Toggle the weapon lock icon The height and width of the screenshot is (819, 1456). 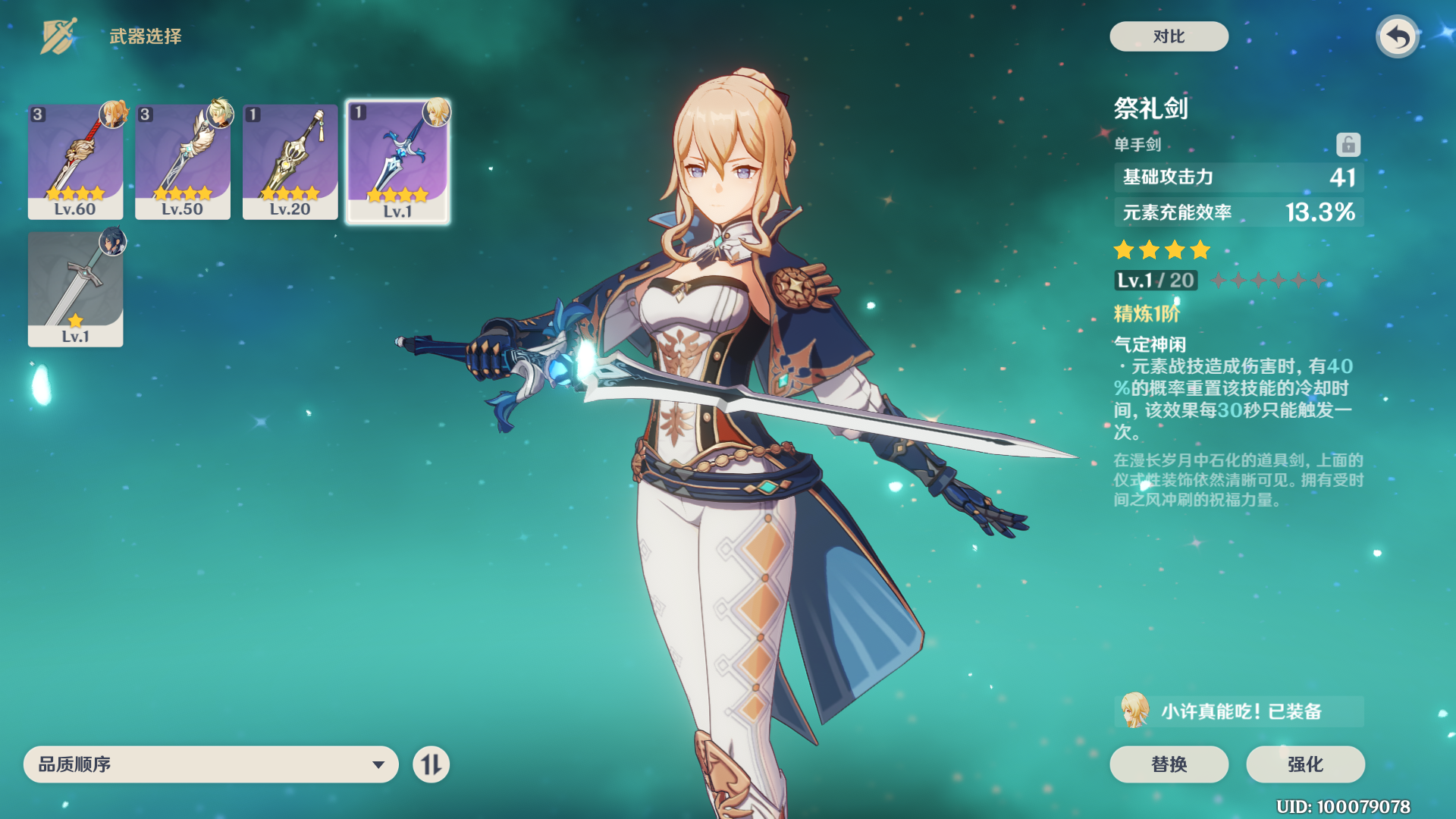coord(1348,144)
